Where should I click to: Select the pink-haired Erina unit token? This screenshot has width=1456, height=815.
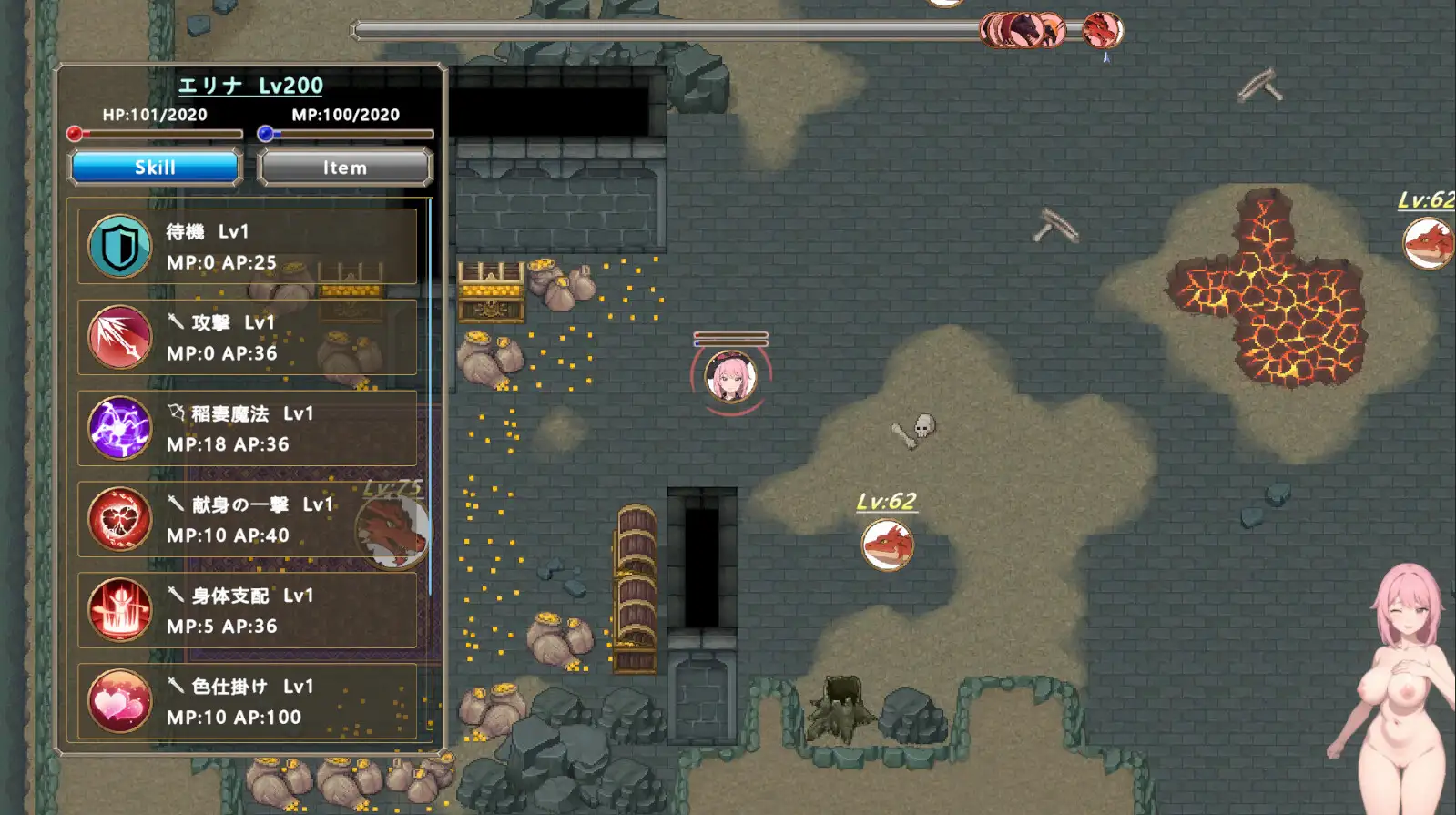point(730,376)
